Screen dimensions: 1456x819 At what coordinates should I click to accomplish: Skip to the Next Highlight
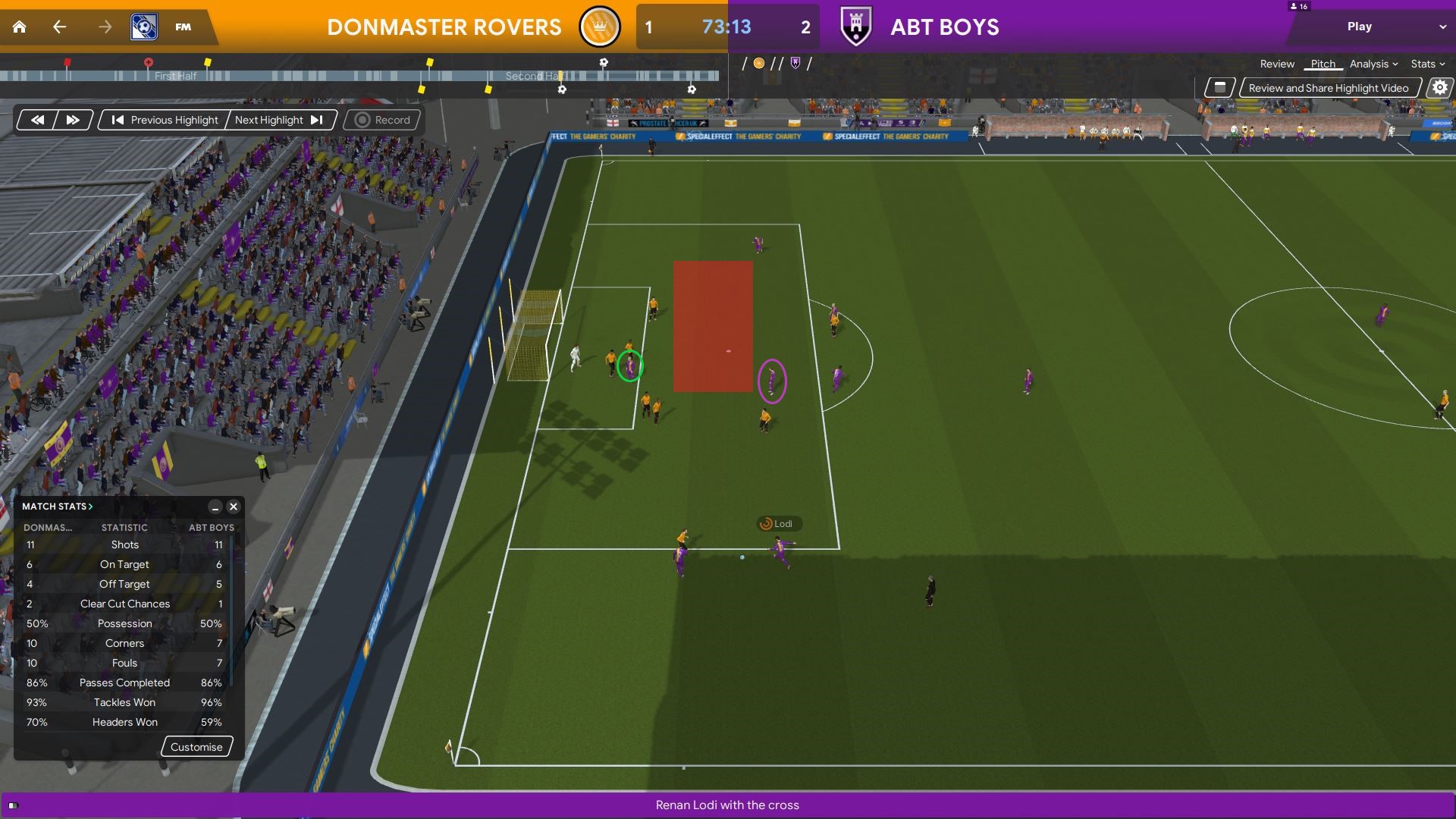(x=278, y=120)
